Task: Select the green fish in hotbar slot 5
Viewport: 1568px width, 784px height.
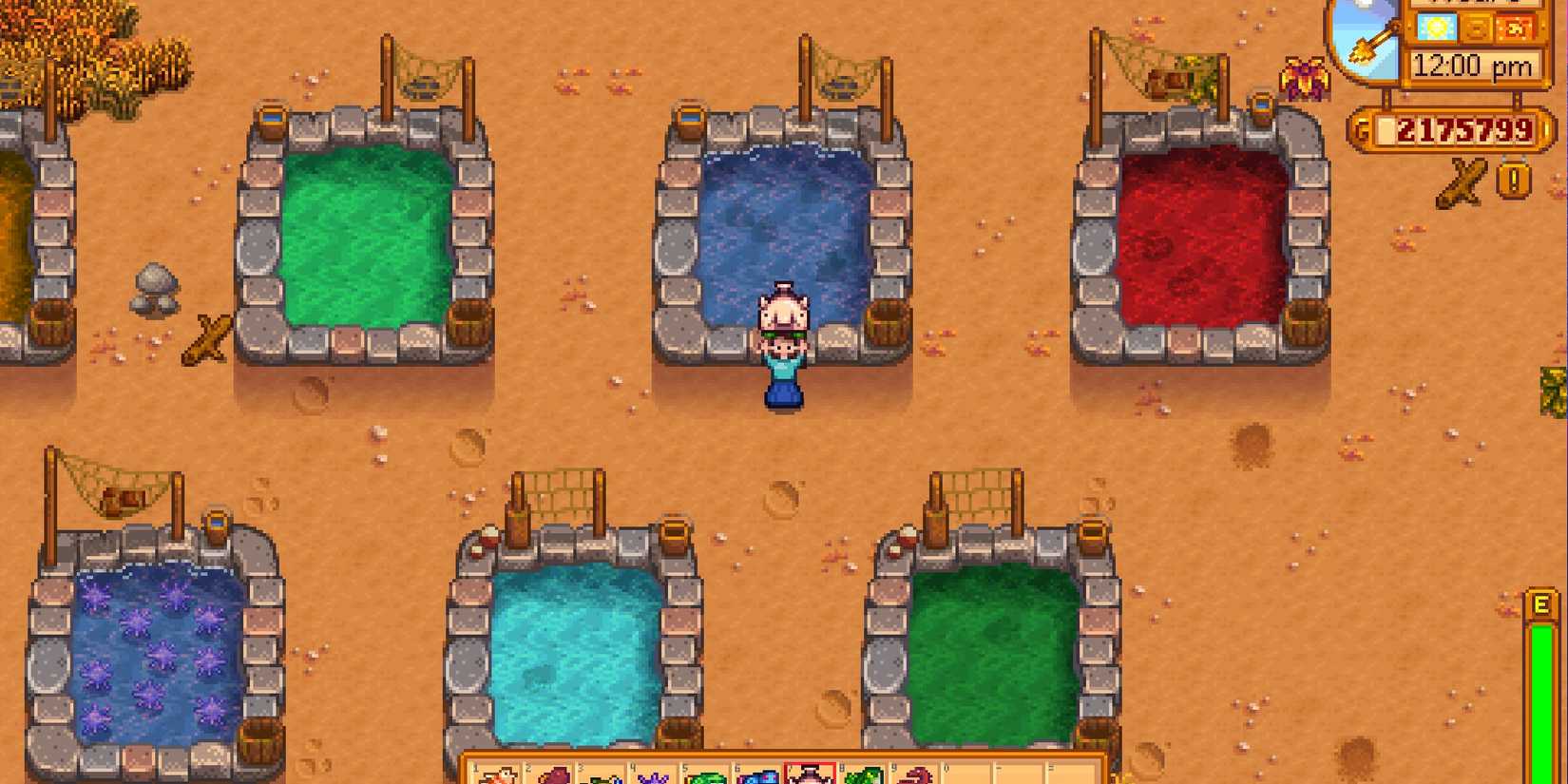Action: coord(705,774)
